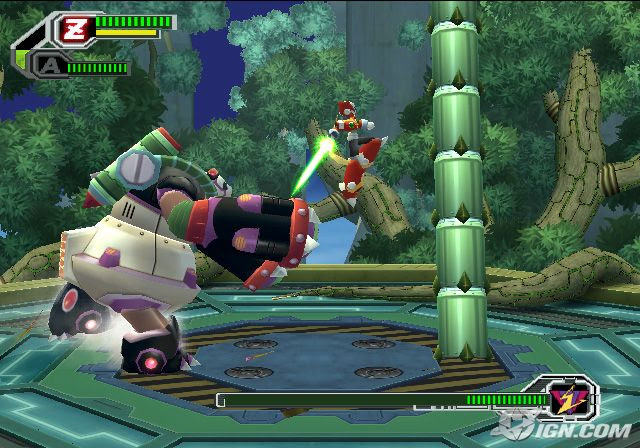Switch to the Axl partner A icon
The image size is (640, 448).
tap(49, 67)
